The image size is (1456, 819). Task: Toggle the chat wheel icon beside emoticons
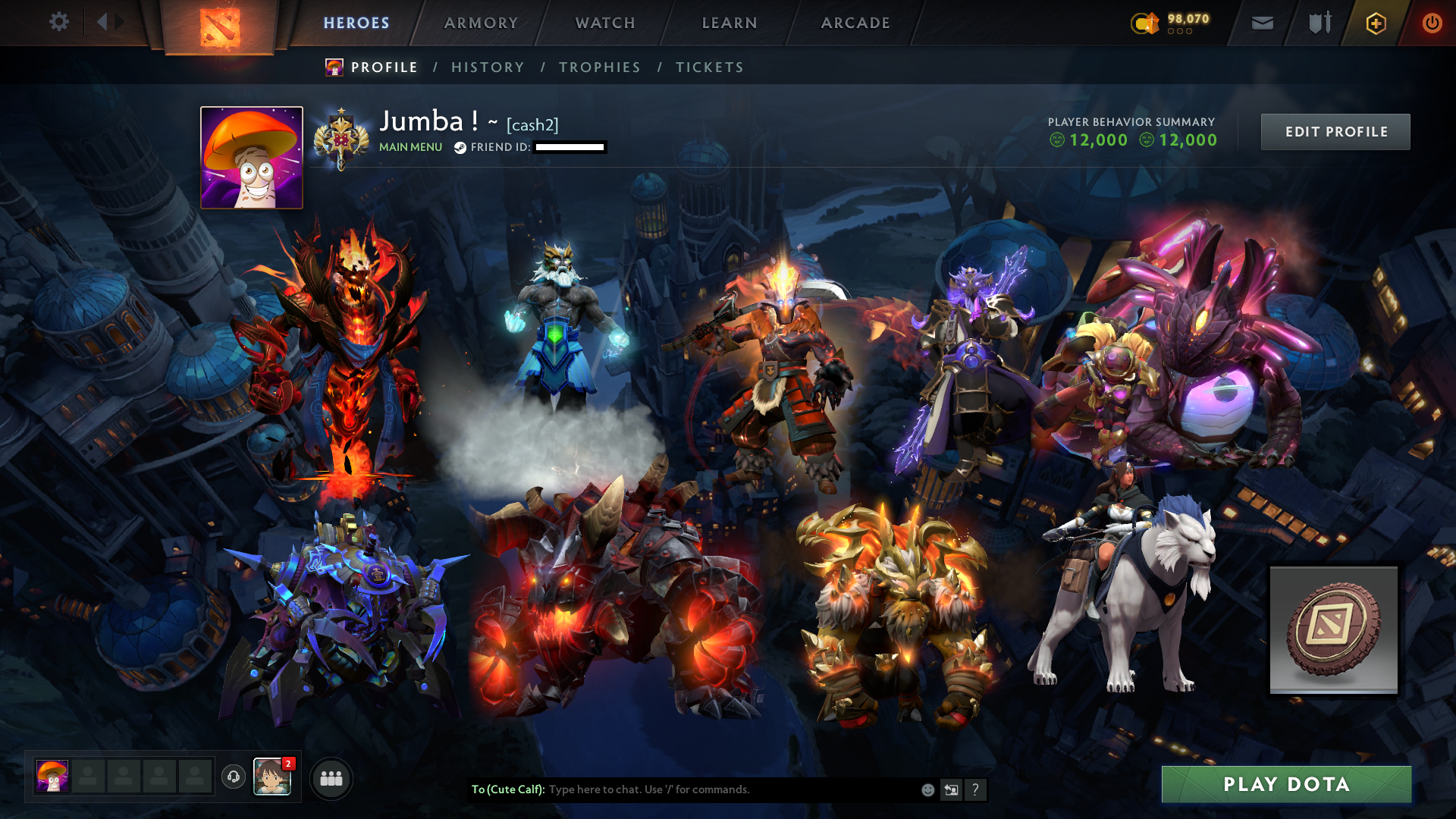pyautogui.click(x=951, y=789)
